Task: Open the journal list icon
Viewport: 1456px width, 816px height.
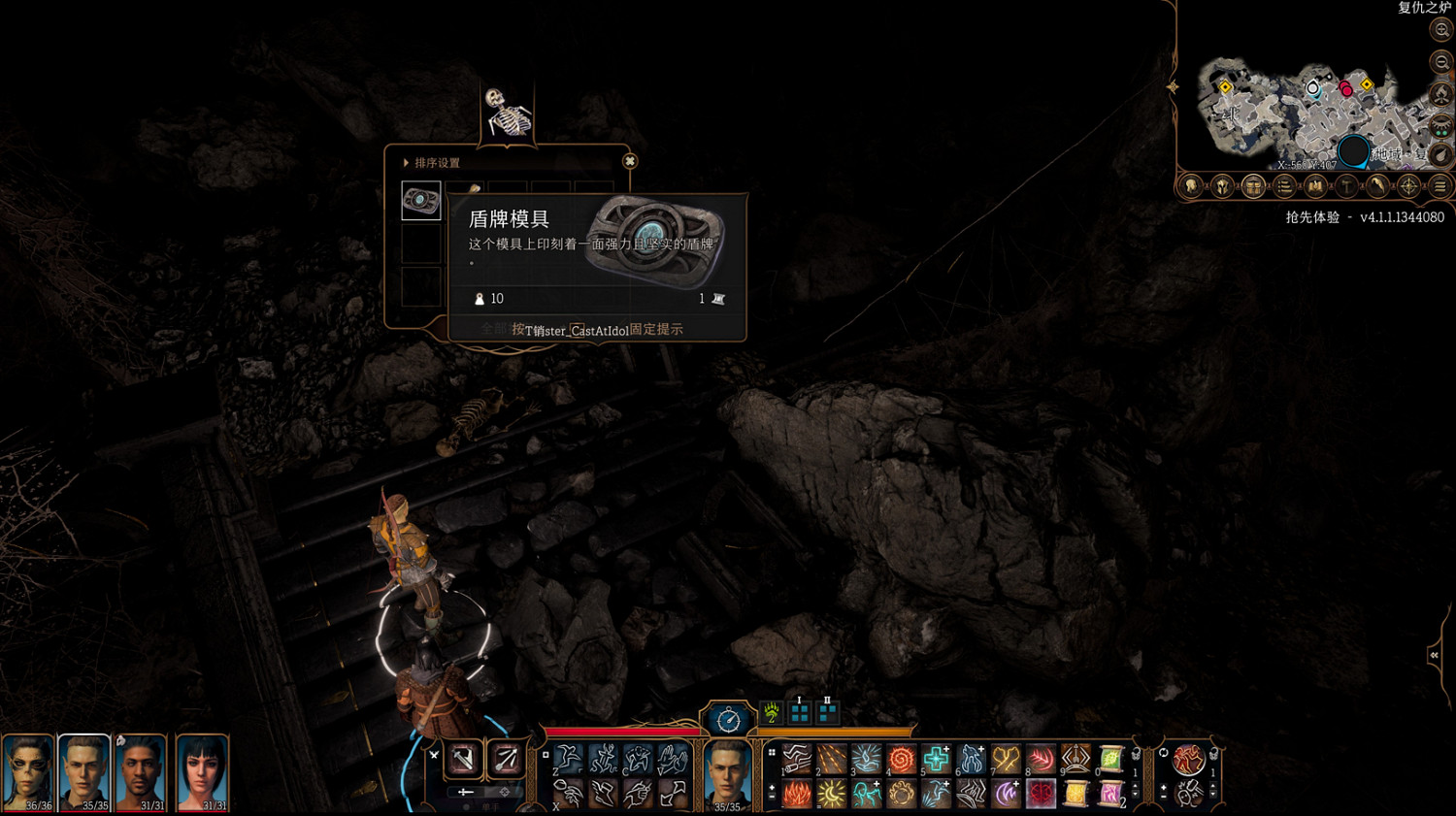Action: (x=1284, y=186)
